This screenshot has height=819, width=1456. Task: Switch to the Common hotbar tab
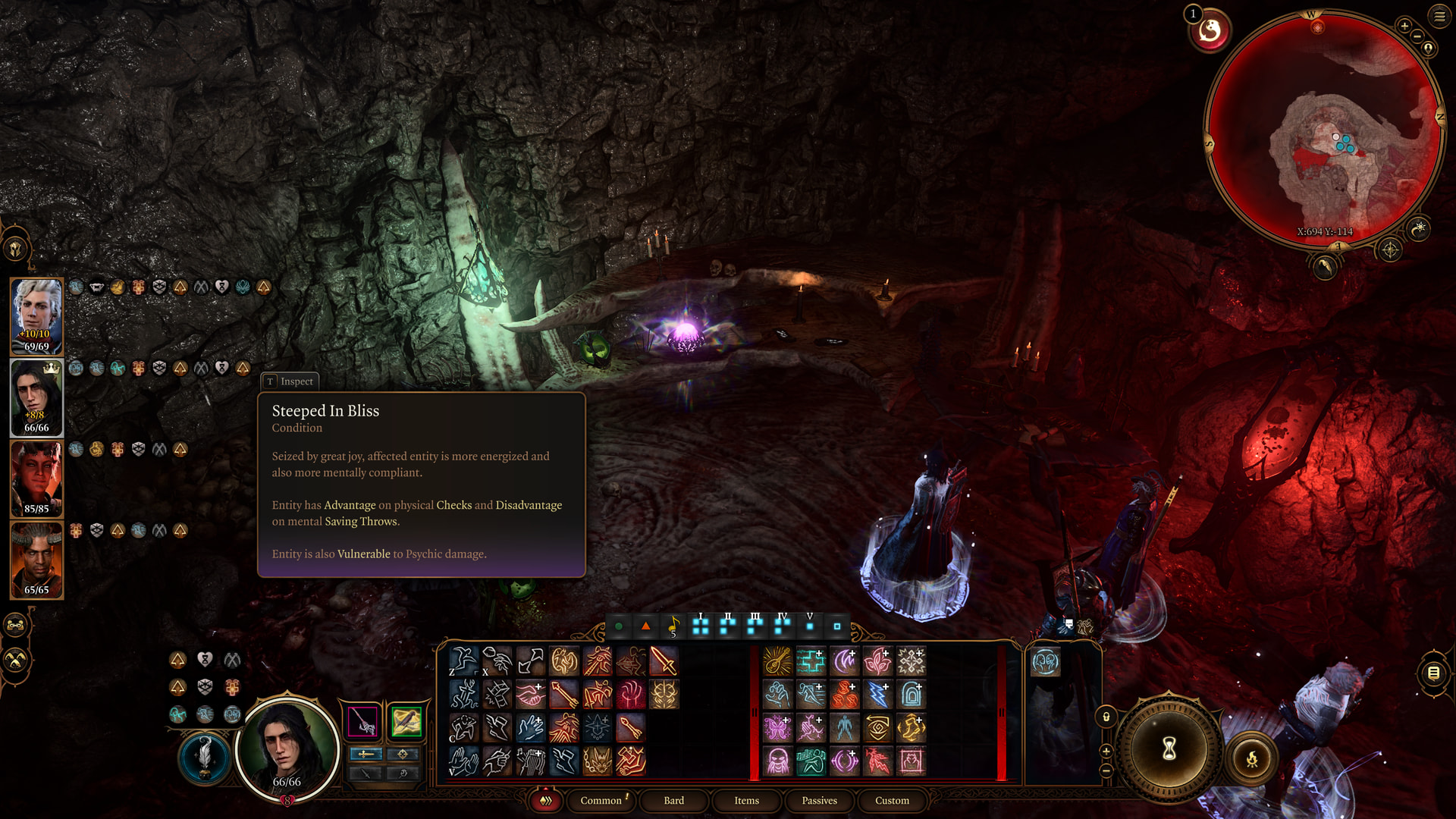[x=601, y=801]
